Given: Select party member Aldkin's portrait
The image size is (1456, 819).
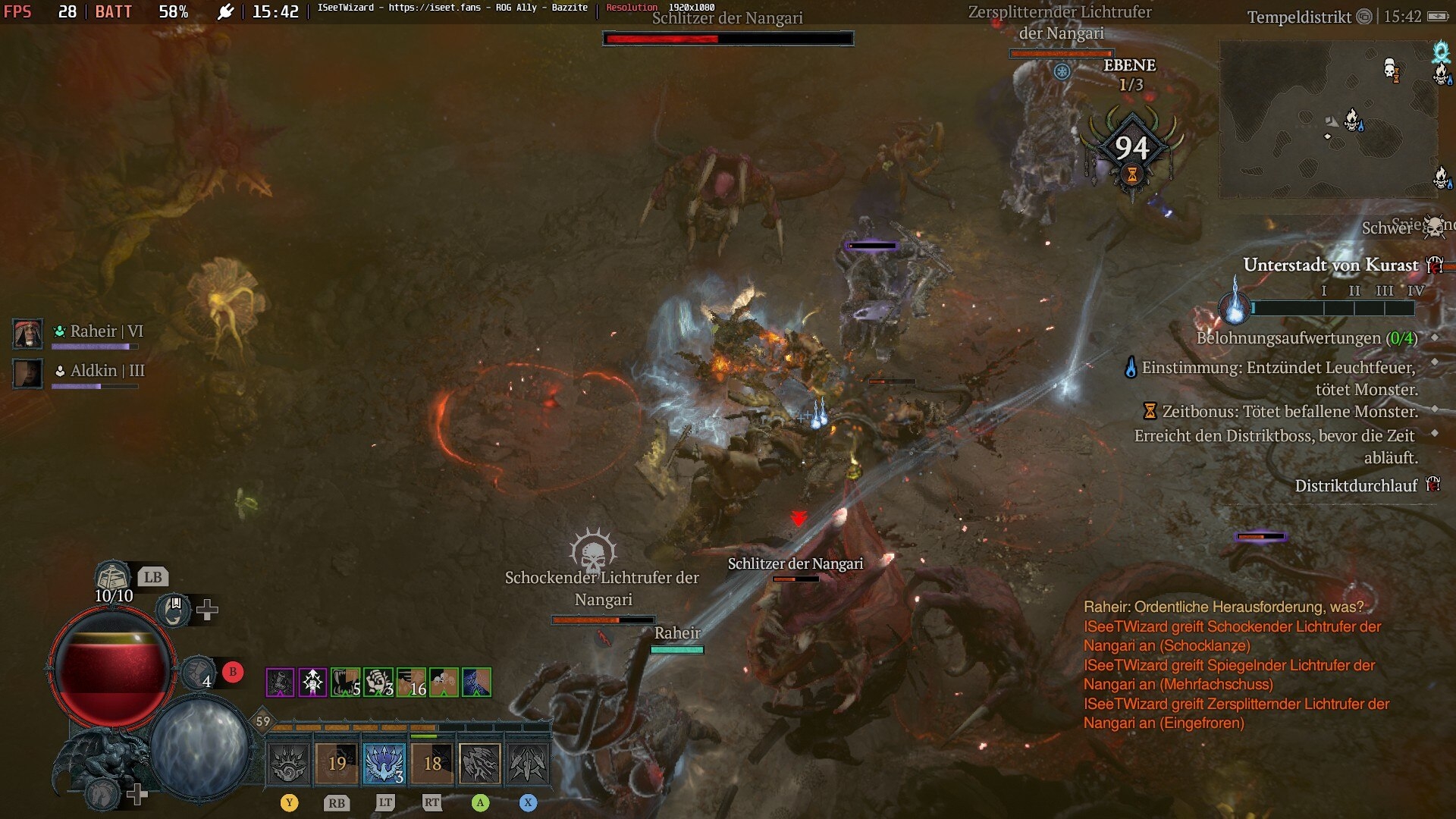Looking at the screenshot, I should point(28,373).
